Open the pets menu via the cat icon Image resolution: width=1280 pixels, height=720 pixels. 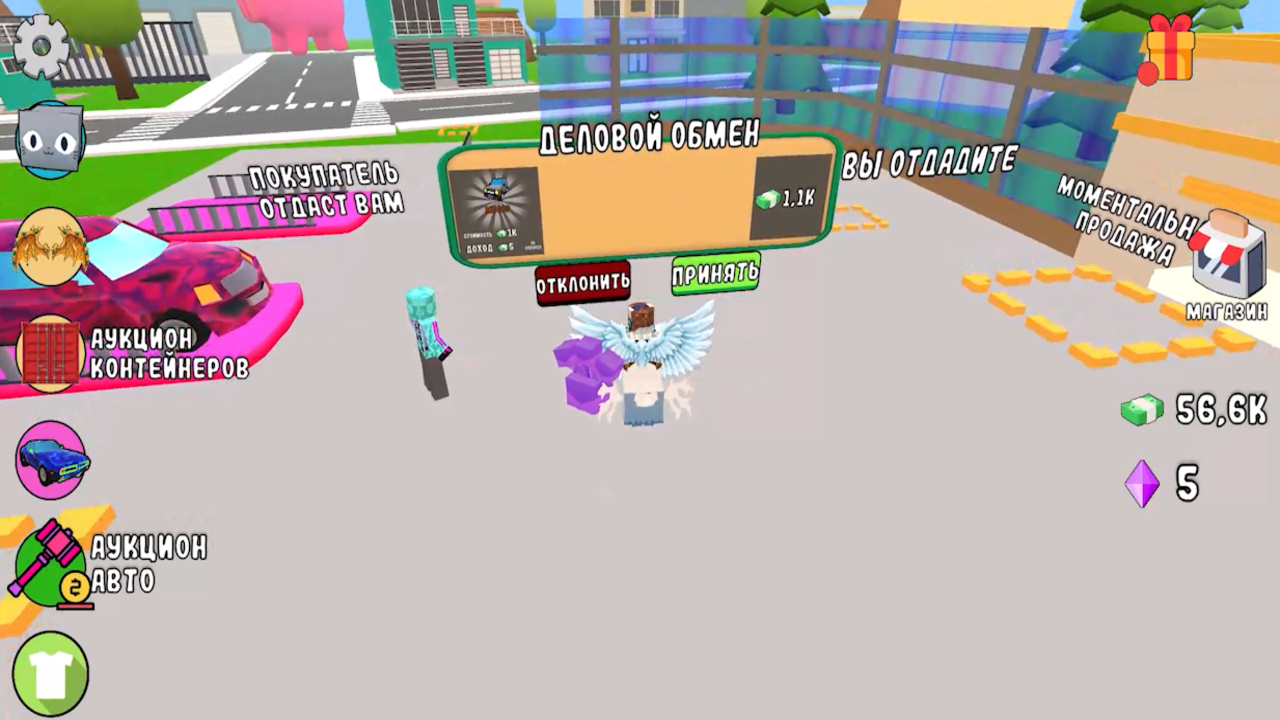click(51, 137)
